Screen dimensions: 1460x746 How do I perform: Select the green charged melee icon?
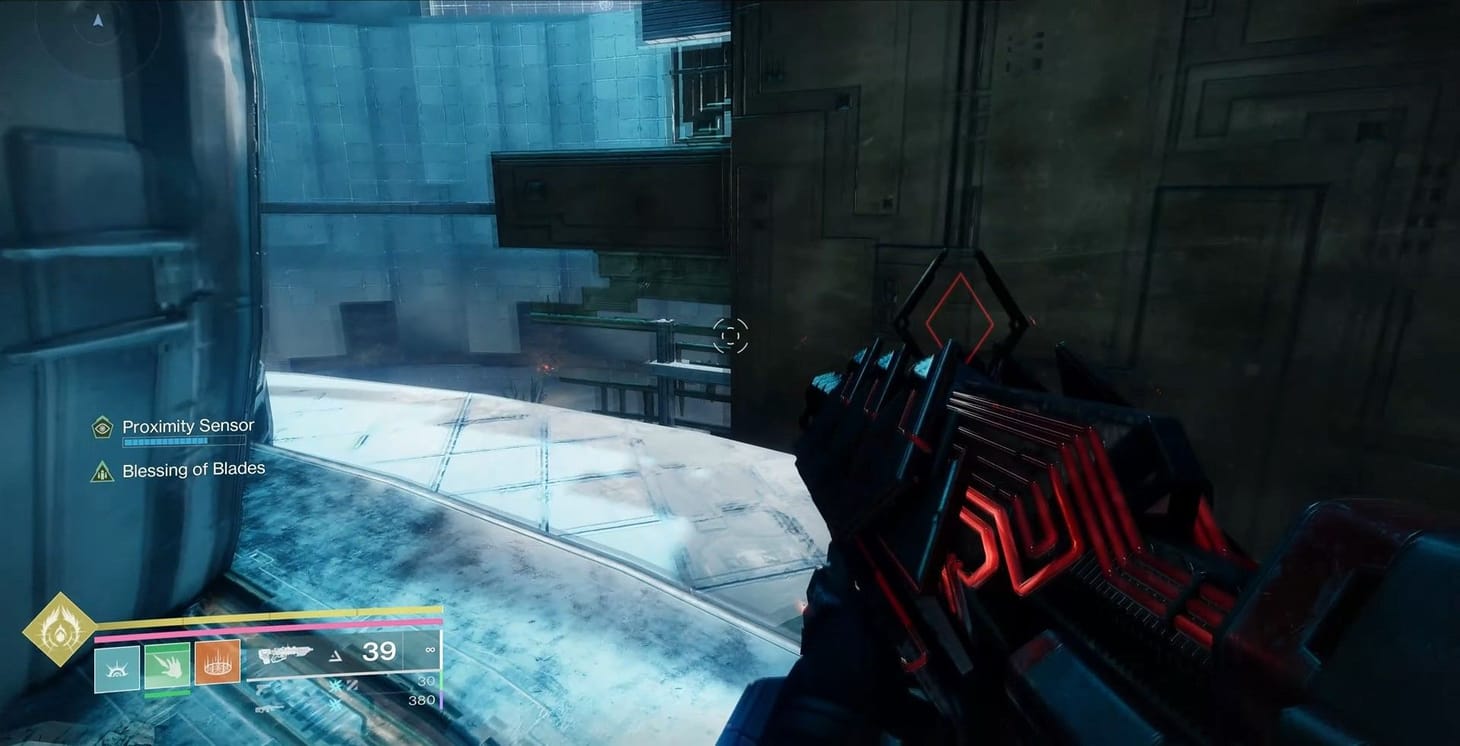click(x=168, y=666)
